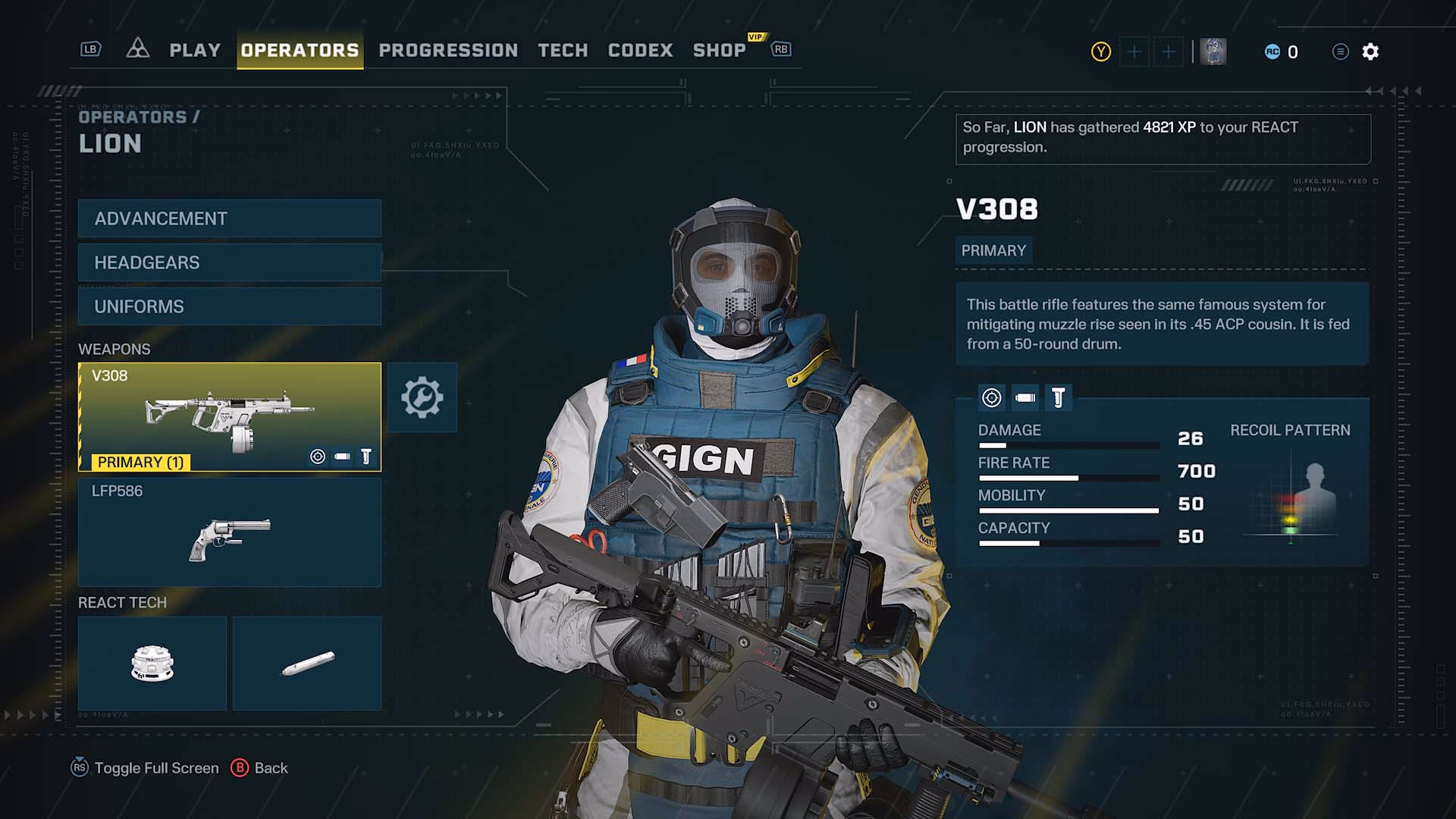Screen dimensions: 1456x819
Task: Expand the UNIFORMS section
Action: pyautogui.click(x=228, y=306)
